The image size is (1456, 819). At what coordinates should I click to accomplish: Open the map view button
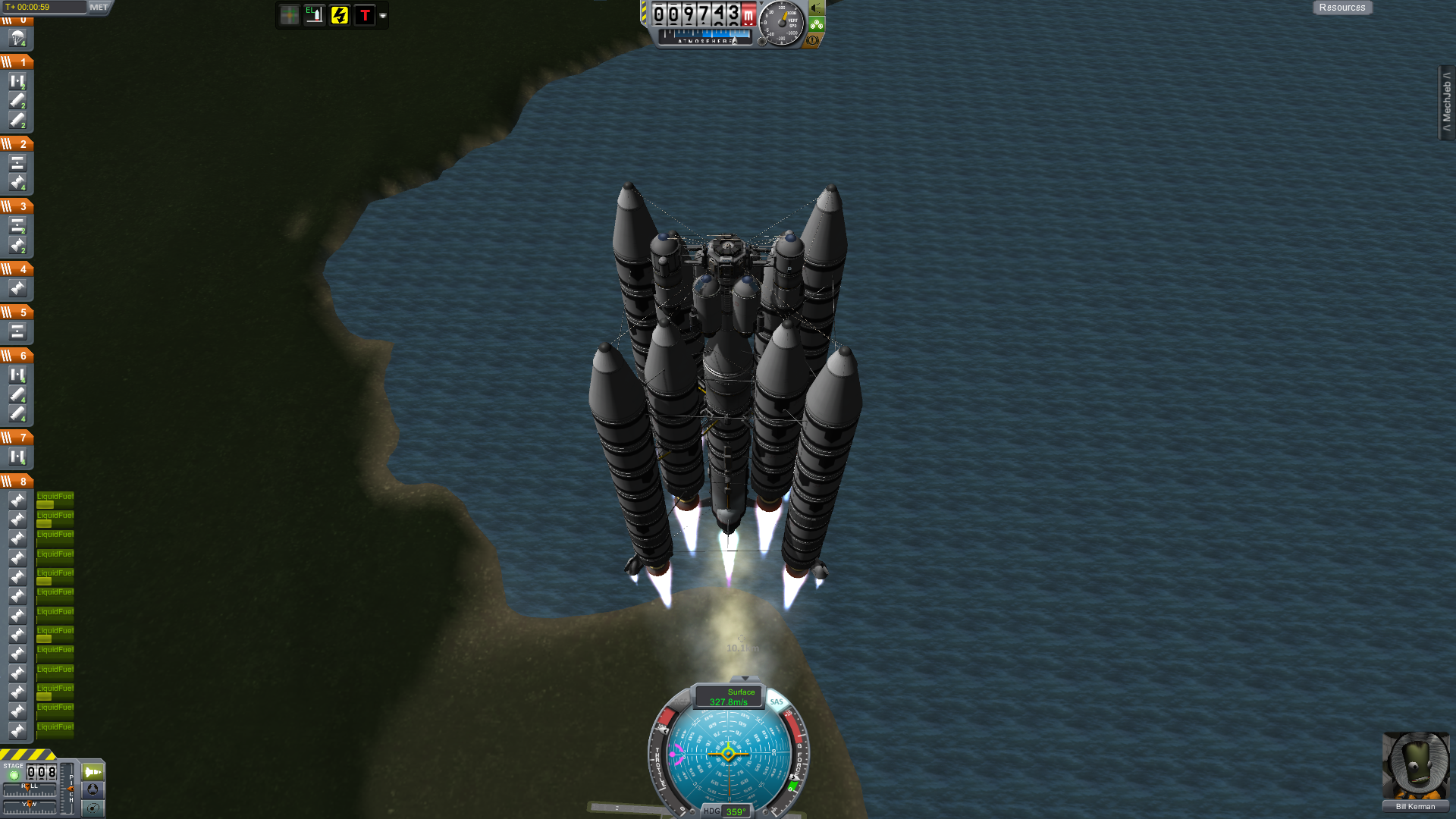(x=93, y=808)
